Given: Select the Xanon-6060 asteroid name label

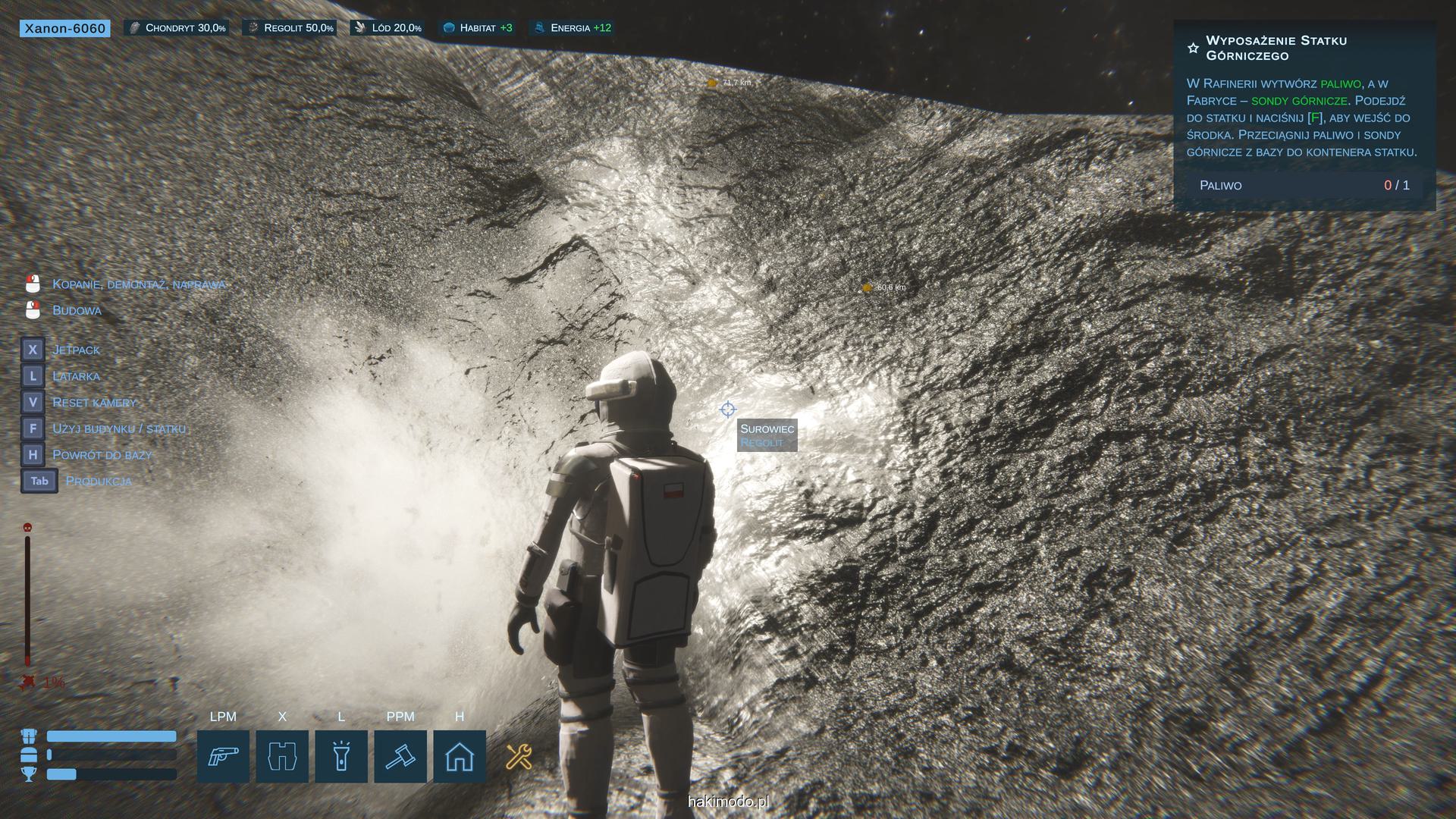Looking at the screenshot, I should tap(65, 28).
